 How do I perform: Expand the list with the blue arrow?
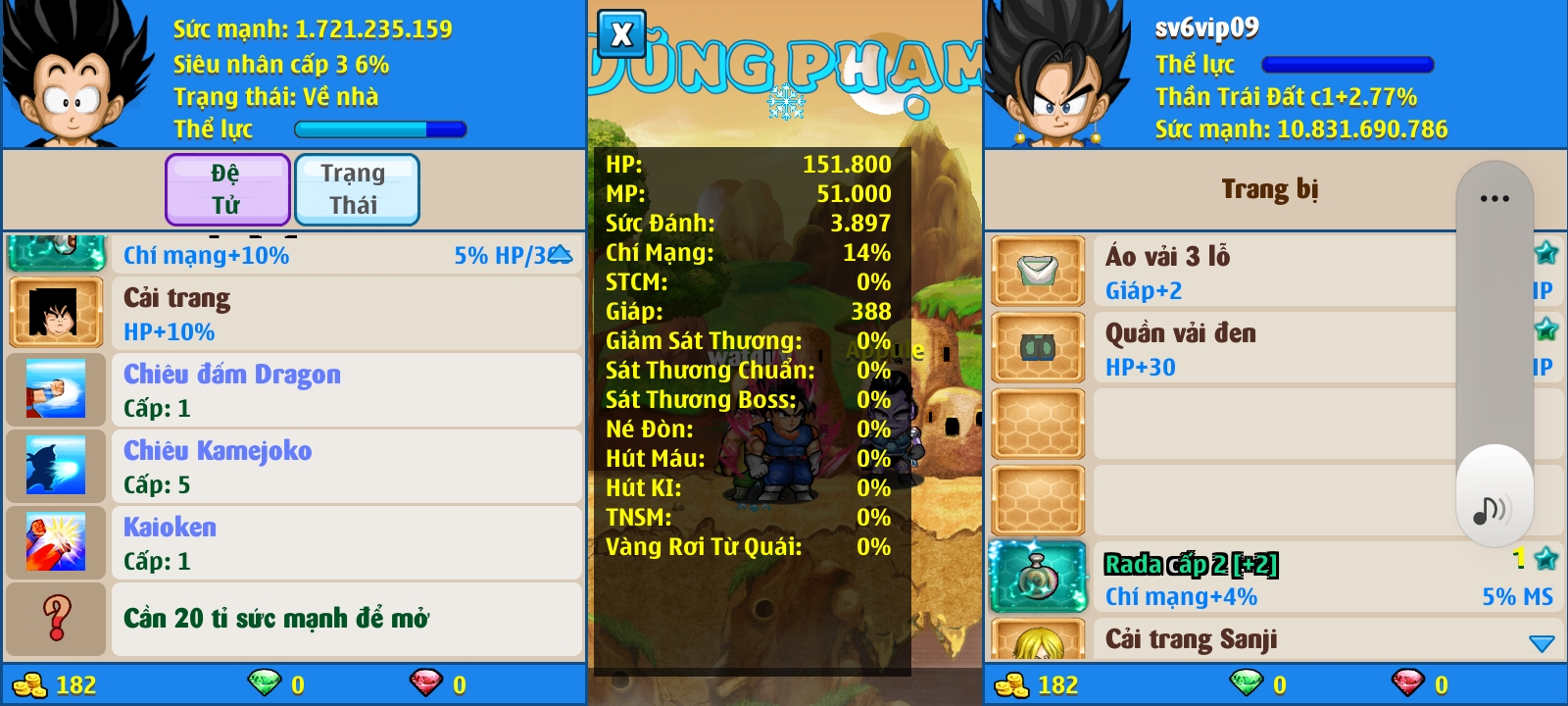1542,644
